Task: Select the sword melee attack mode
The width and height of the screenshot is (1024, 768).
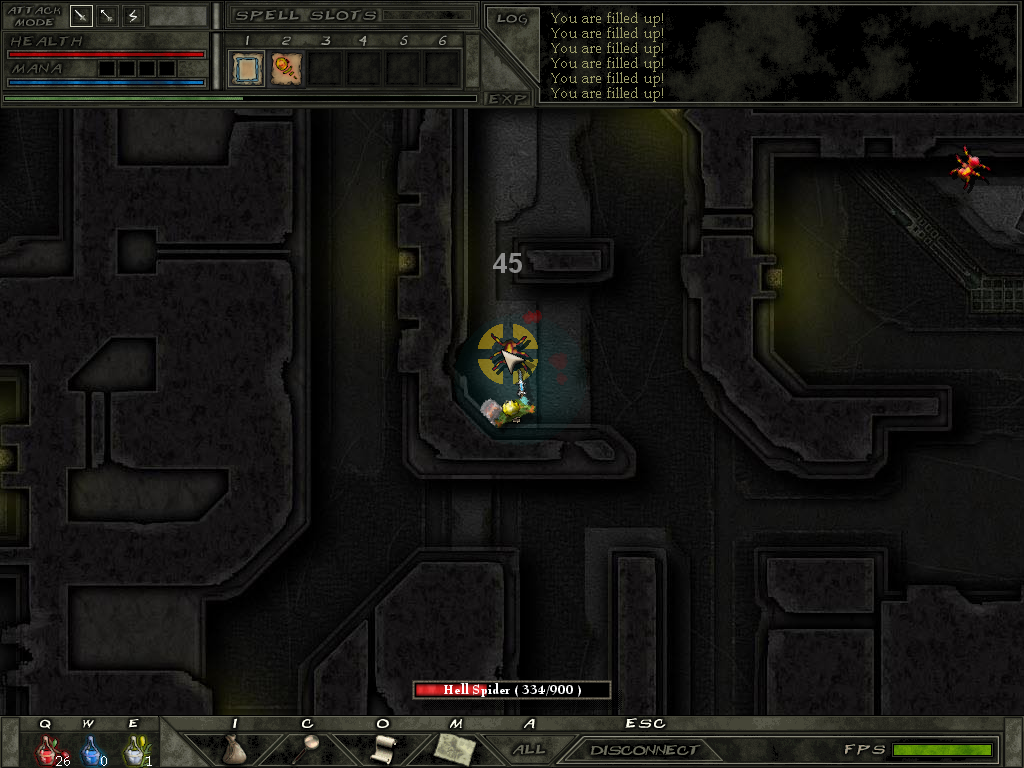Action: tap(81, 16)
